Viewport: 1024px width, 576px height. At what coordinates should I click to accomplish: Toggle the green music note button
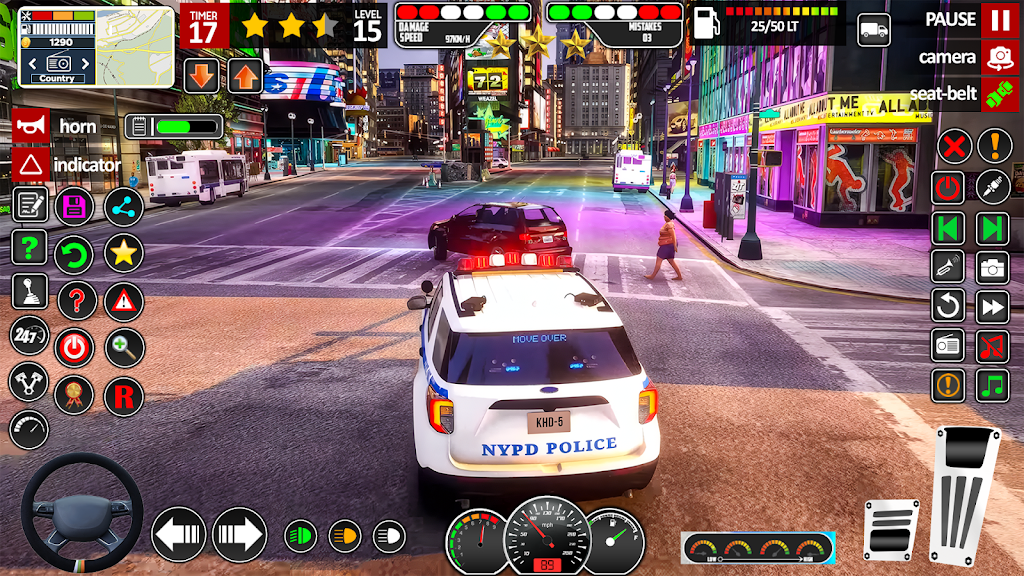coord(993,385)
